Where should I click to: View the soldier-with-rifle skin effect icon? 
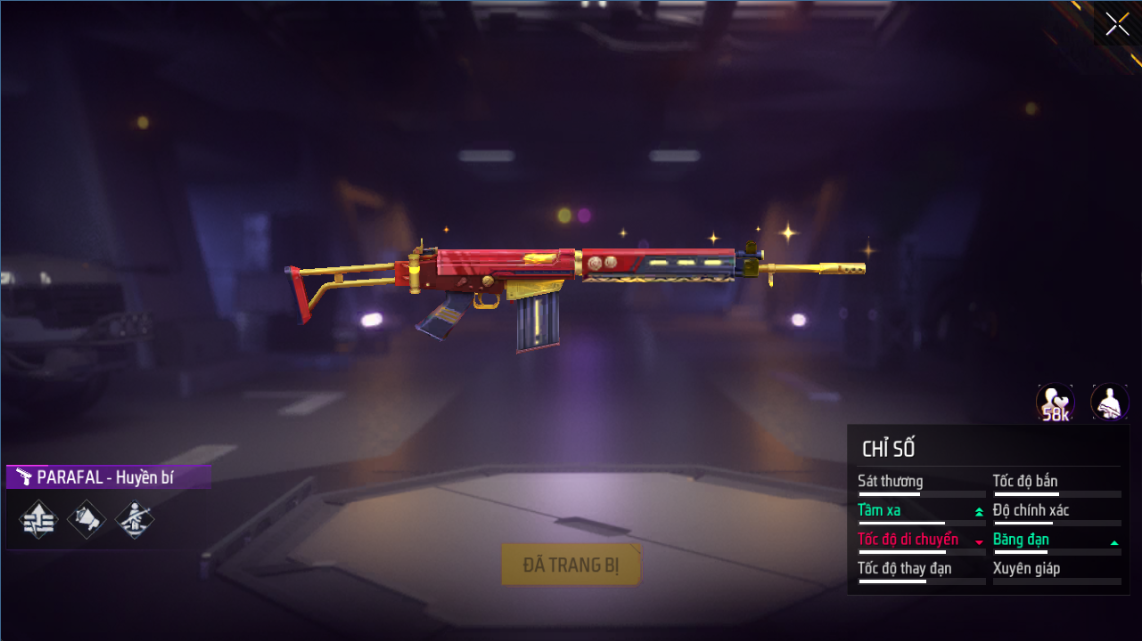coord(134,517)
